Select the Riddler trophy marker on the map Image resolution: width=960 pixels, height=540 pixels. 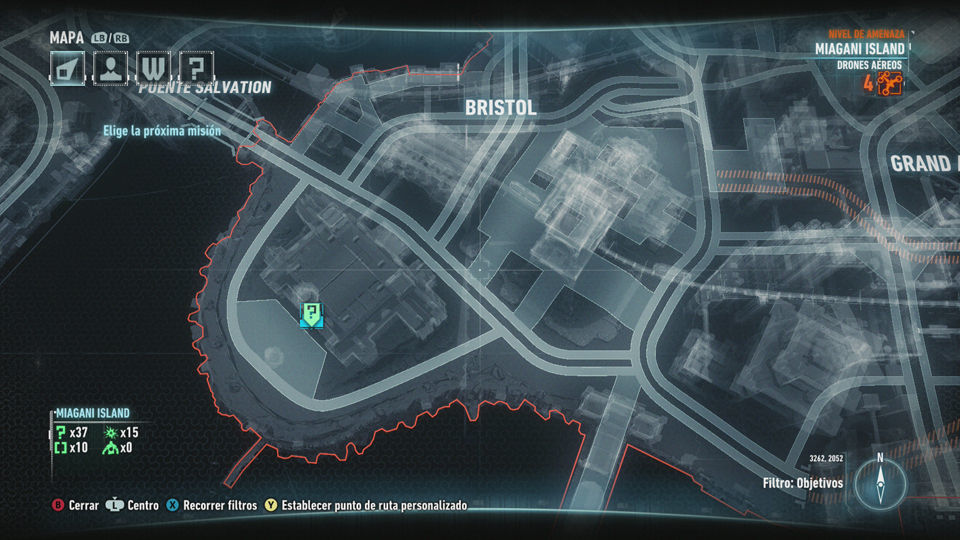pyautogui.click(x=312, y=315)
